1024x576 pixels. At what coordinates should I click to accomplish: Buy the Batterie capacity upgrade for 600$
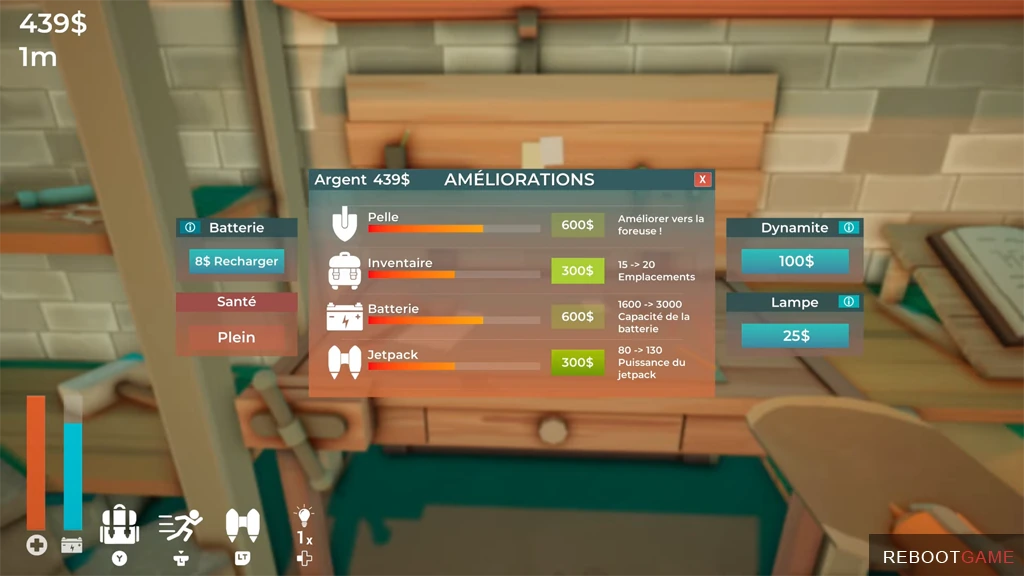577,316
